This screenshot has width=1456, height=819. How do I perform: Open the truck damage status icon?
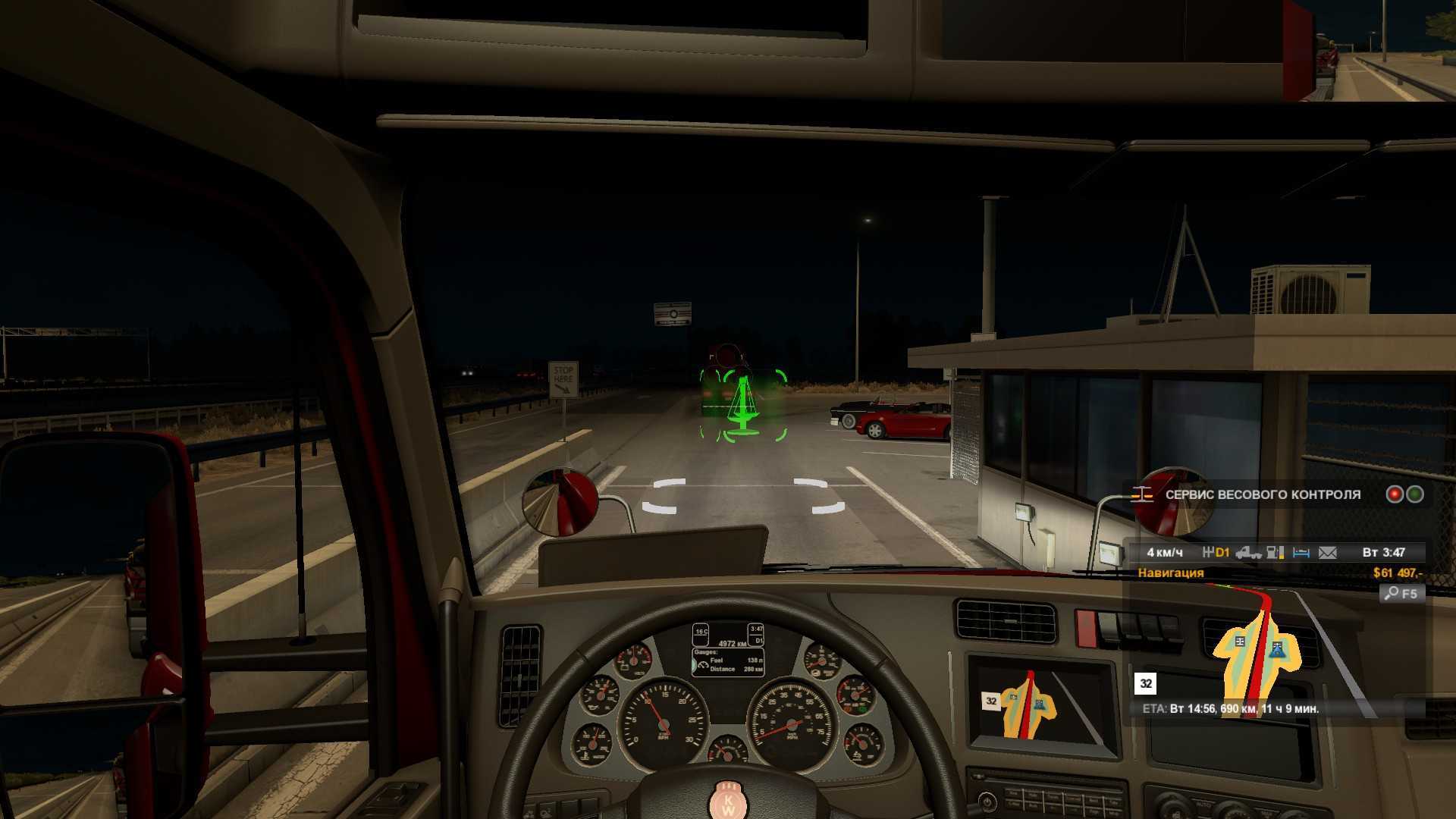(x=1248, y=553)
